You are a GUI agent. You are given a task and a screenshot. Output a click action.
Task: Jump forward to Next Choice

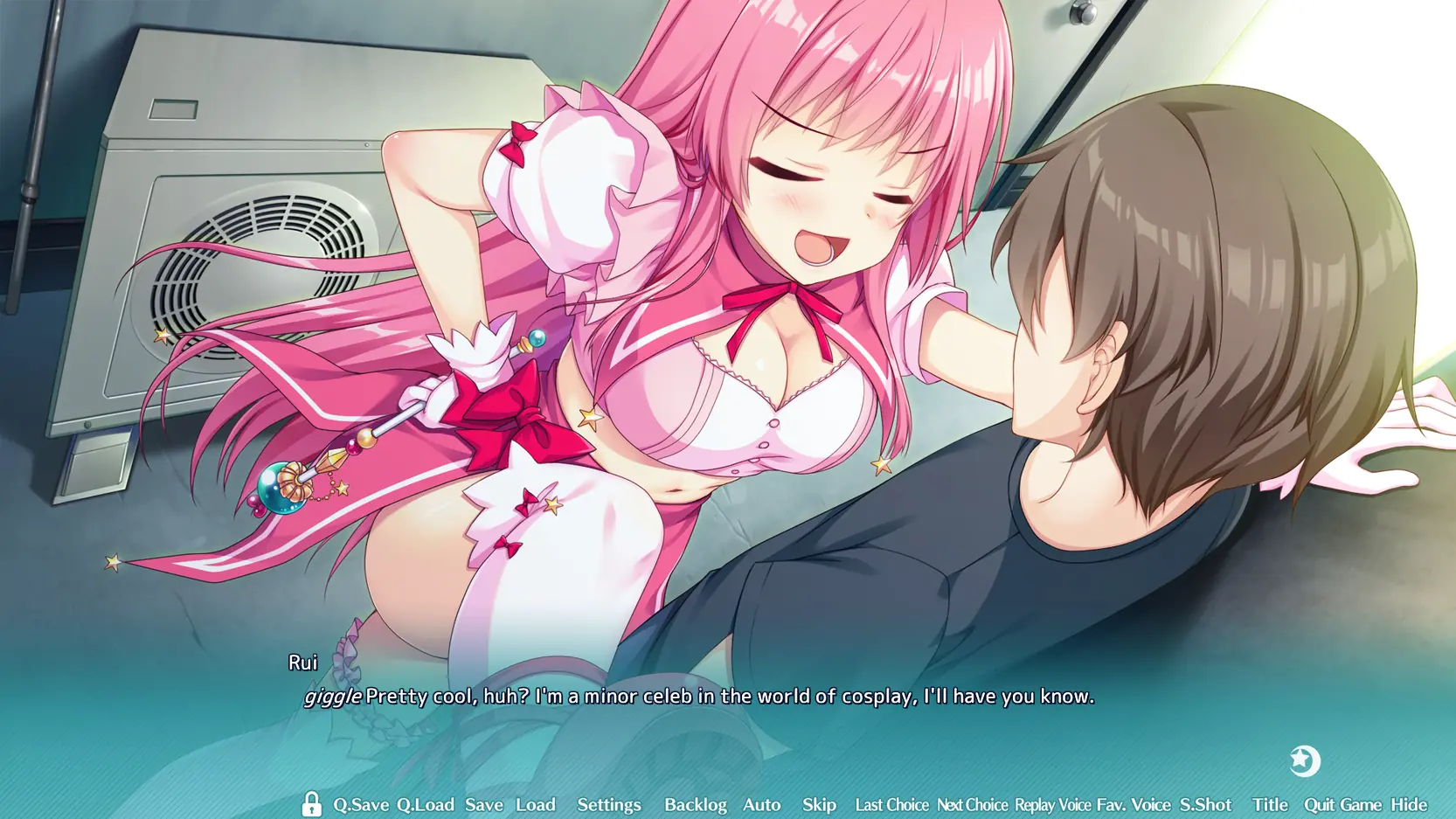[972, 805]
